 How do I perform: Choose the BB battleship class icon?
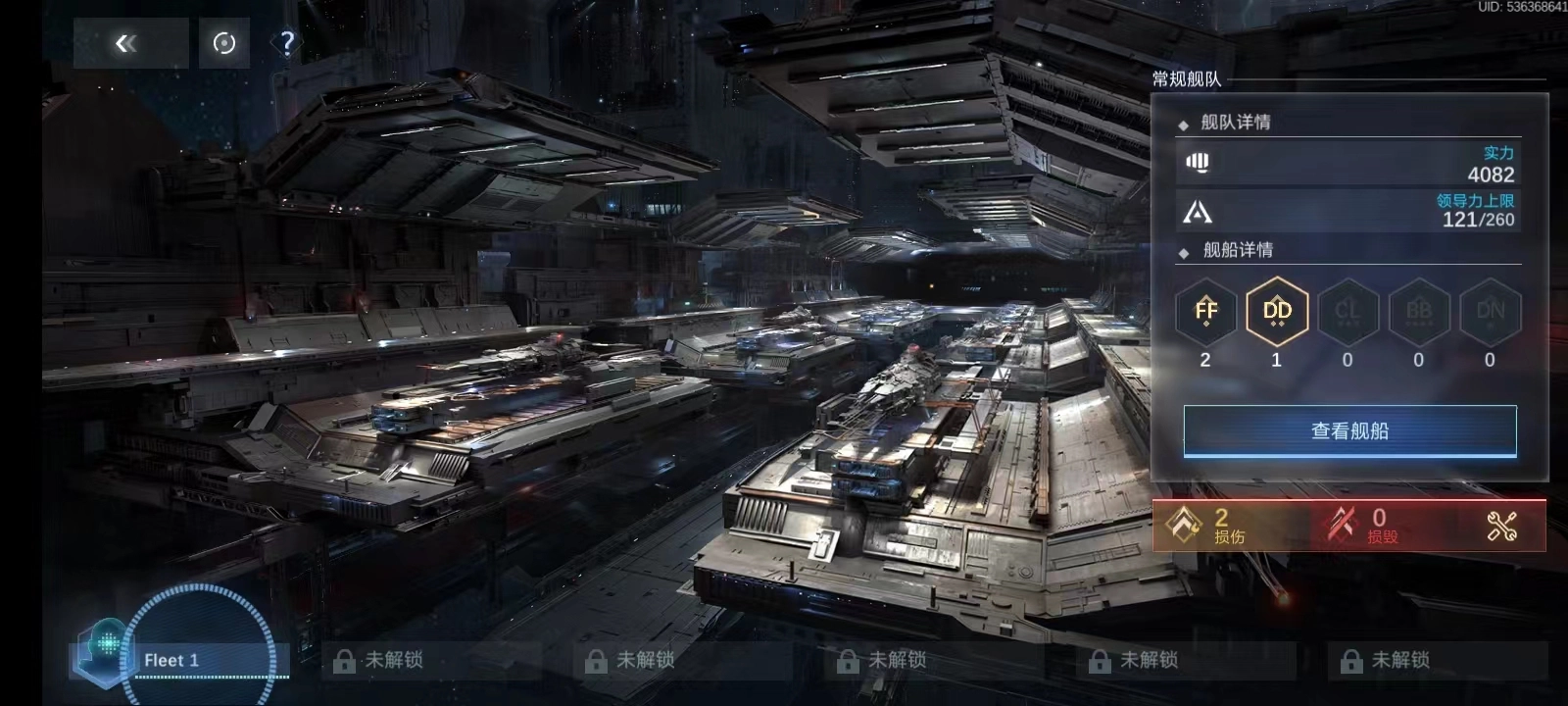coord(1419,312)
